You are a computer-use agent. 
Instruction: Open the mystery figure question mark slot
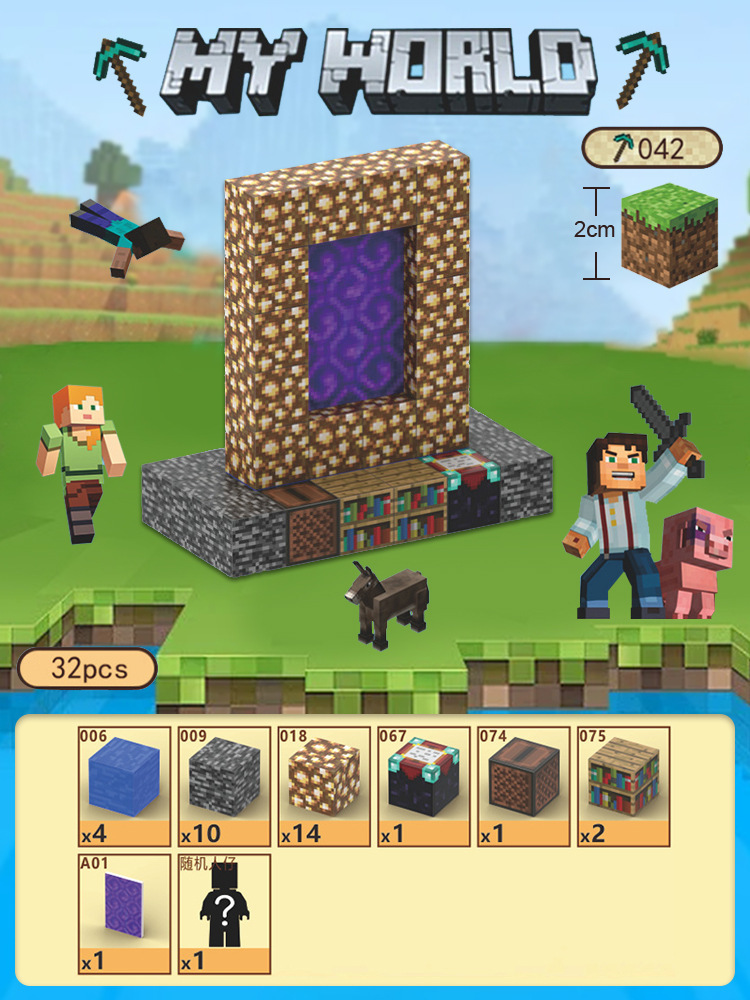224,913
